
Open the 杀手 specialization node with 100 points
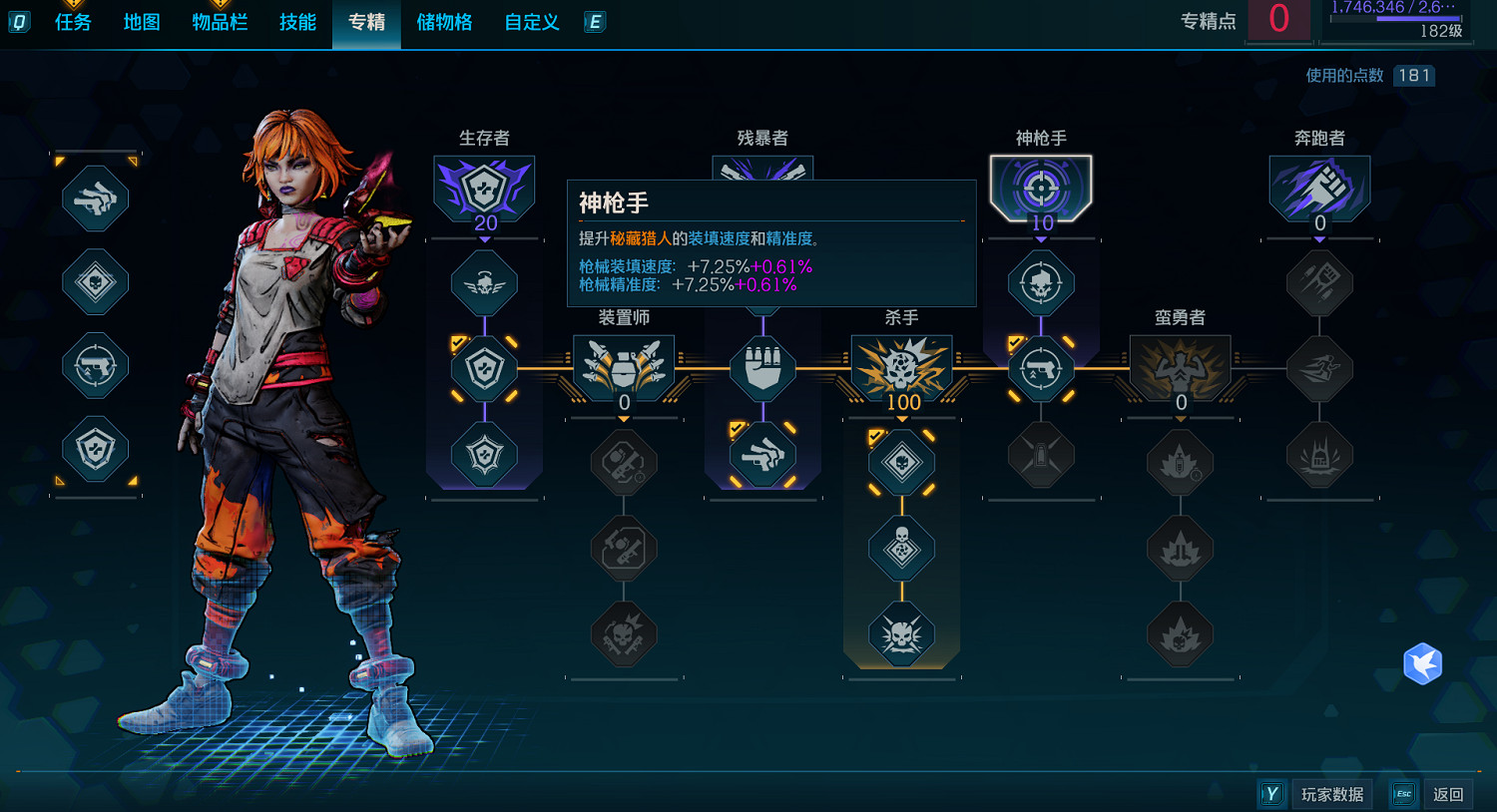click(901, 369)
